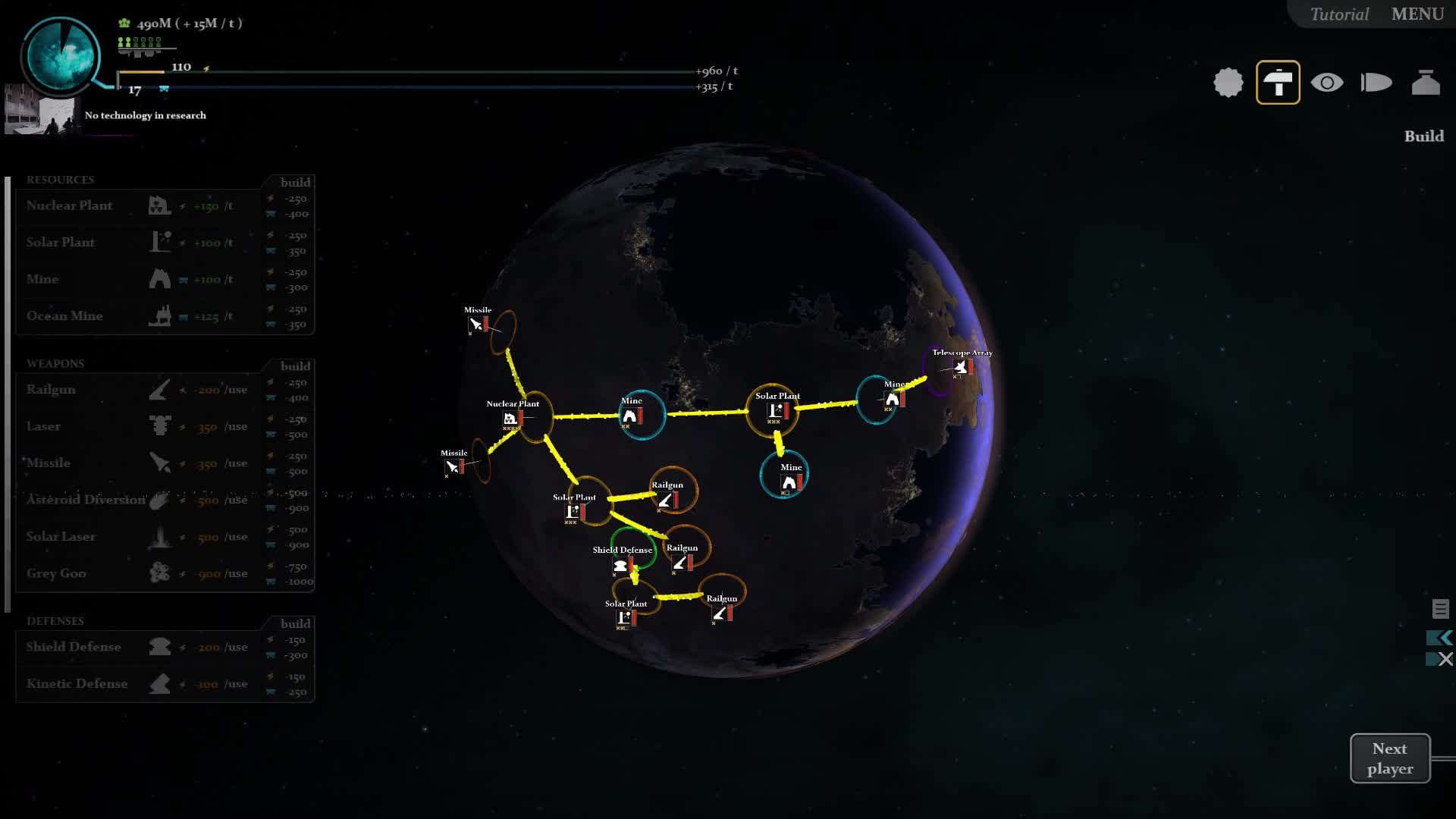Select the Ocean Mine icon in Resources

162,316
